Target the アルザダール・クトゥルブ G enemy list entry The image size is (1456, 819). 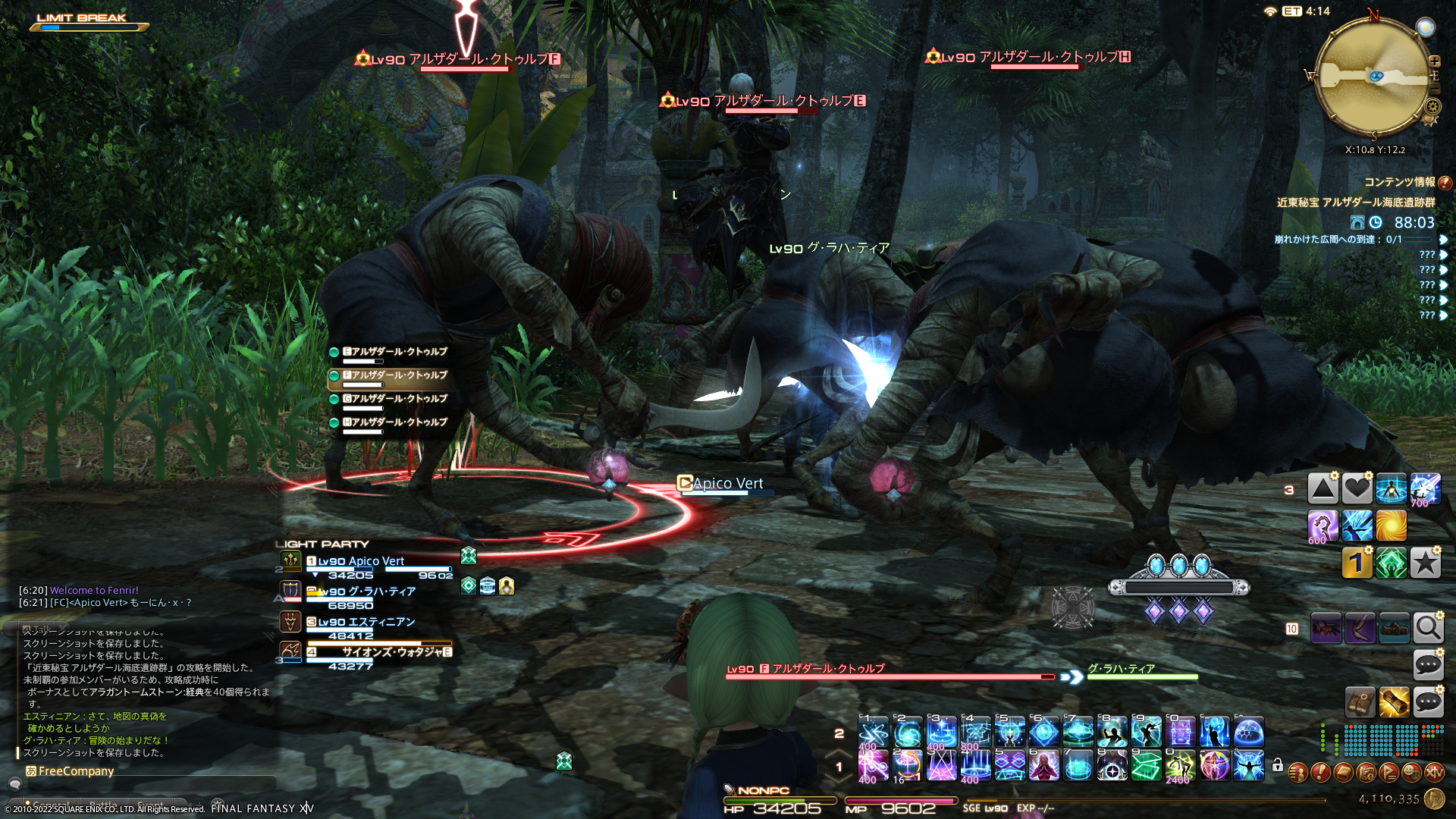[394, 399]
